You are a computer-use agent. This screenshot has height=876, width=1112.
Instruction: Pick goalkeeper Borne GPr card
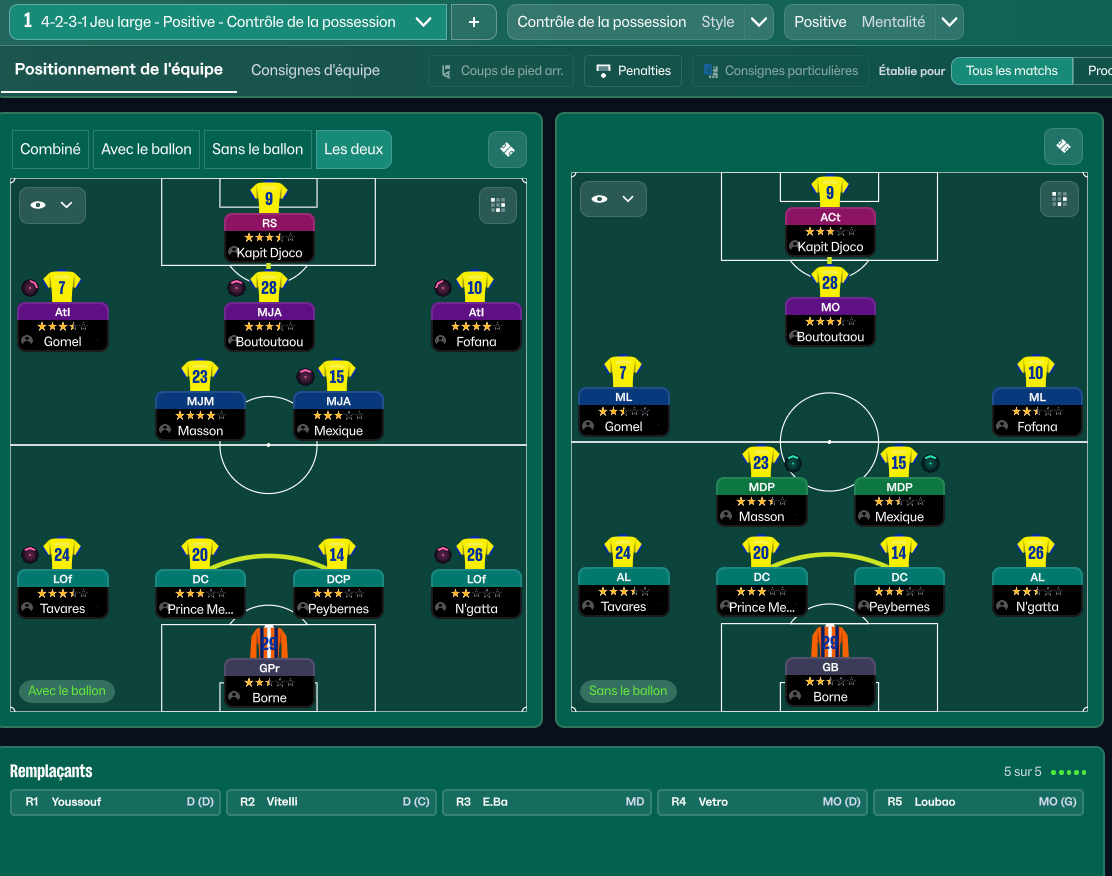pyautogui.click(x=269, y=682)
